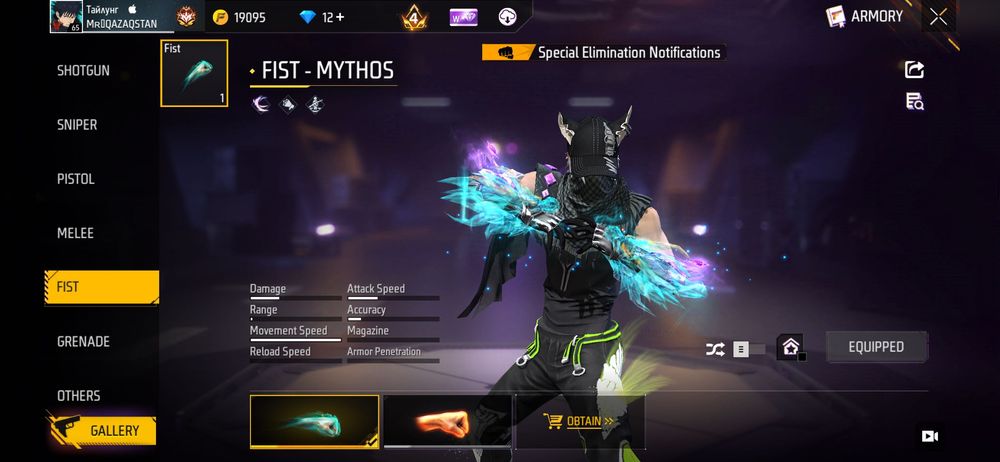The height and width of the screenshot is (462, 1000).
Task: Choose the orange flaming fist skin
Action: (447, 421)
